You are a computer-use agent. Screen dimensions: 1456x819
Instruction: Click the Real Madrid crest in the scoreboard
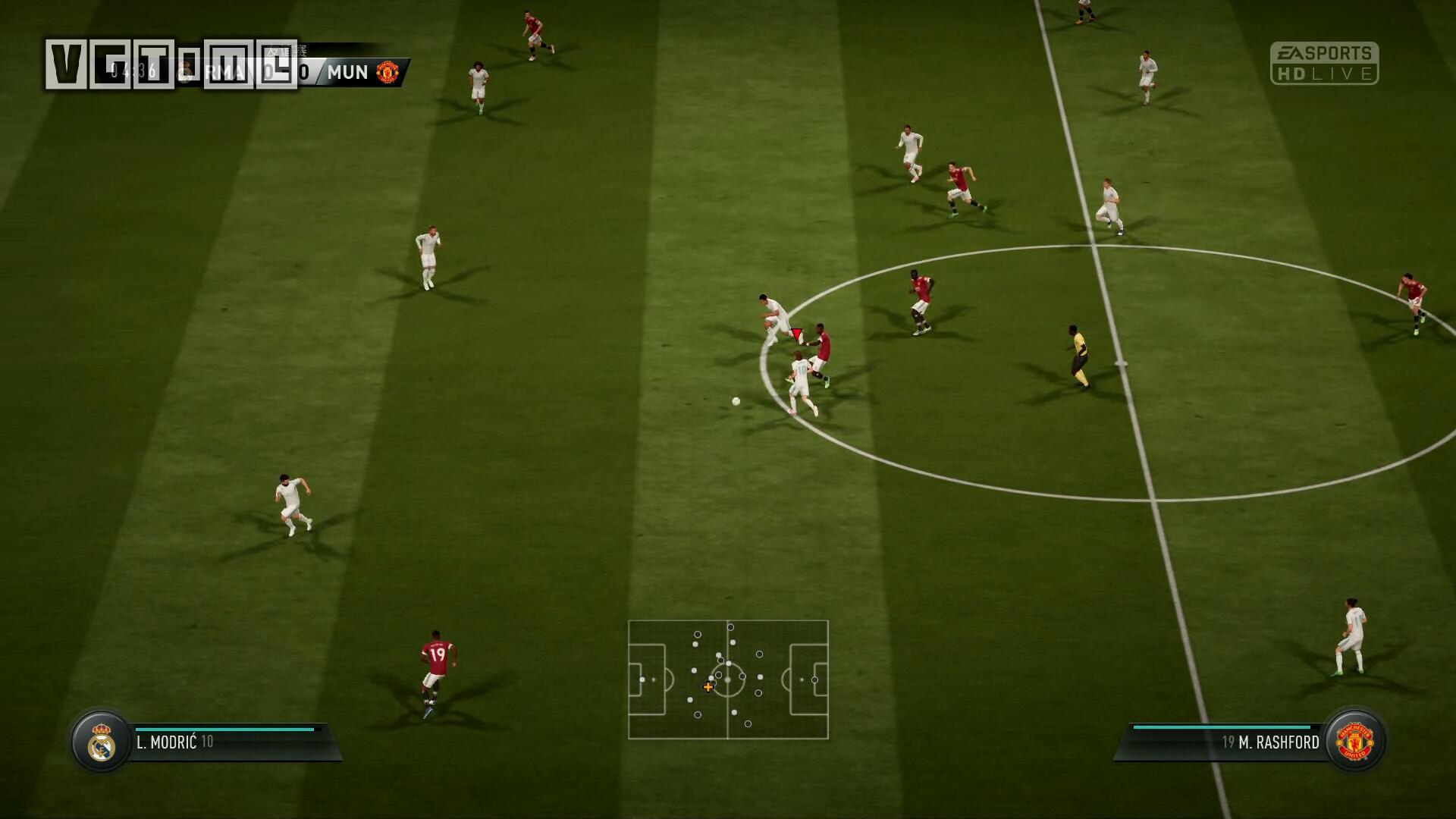point(184,72)
